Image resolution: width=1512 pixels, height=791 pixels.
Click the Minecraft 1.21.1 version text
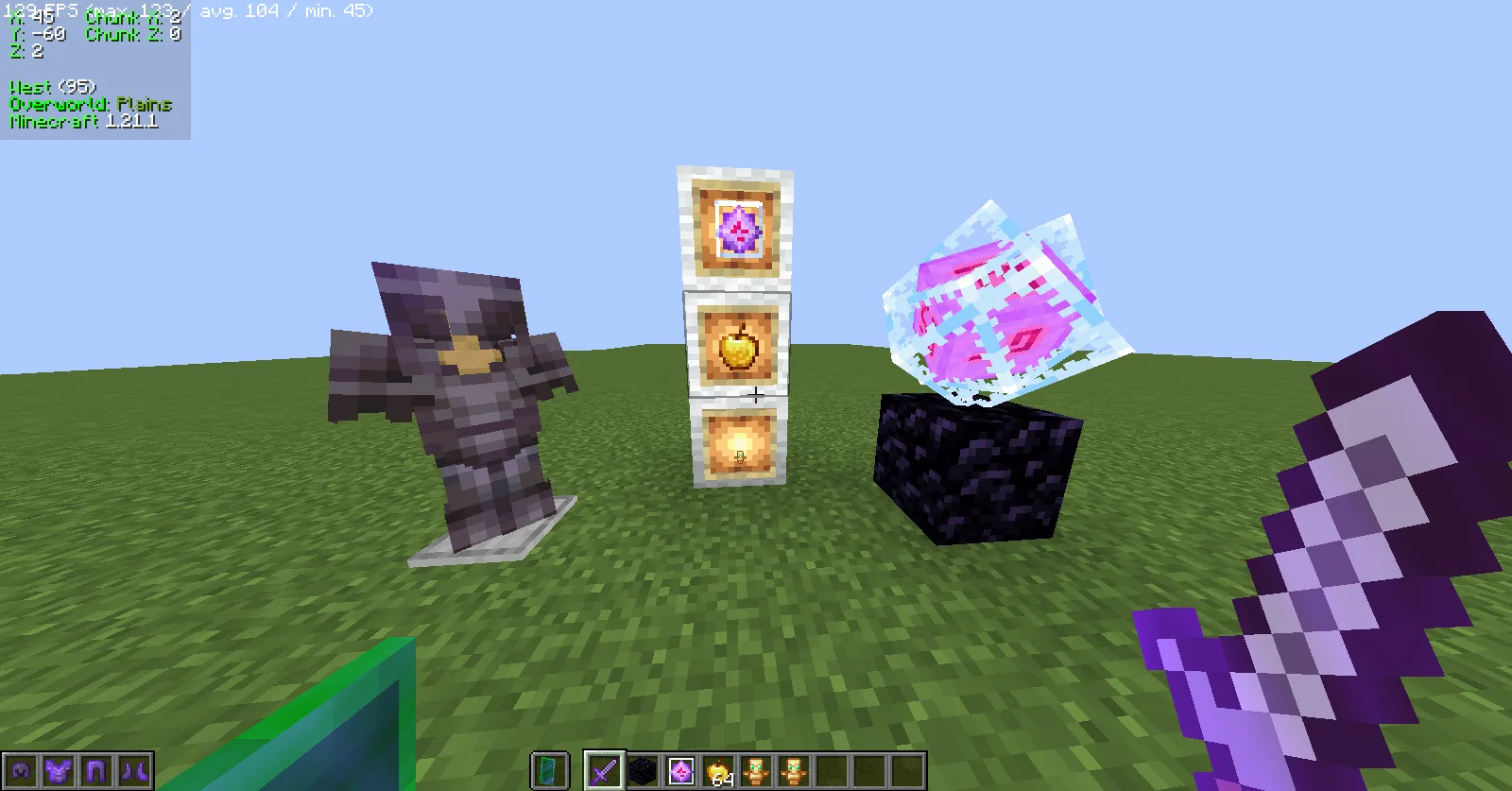[x=79, y=121]
